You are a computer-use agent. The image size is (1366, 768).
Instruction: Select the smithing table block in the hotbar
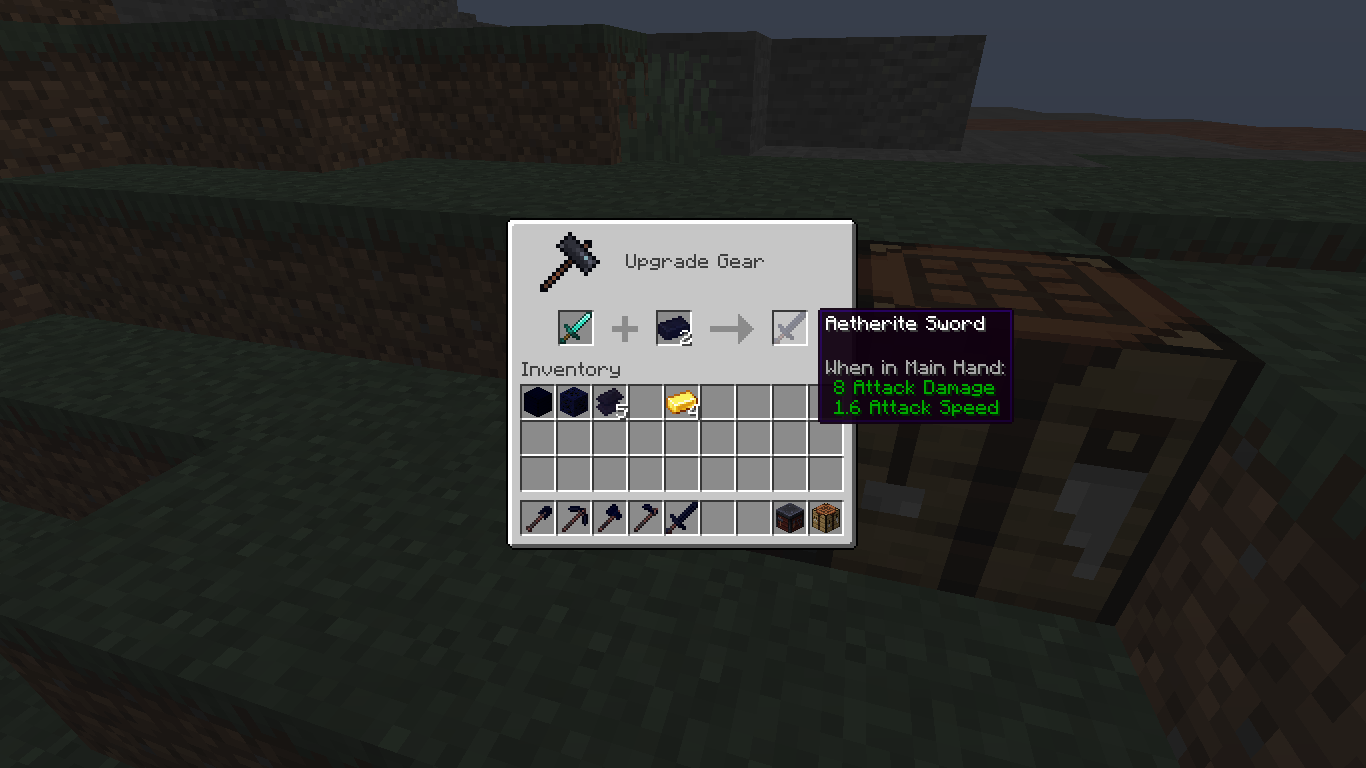791,517
